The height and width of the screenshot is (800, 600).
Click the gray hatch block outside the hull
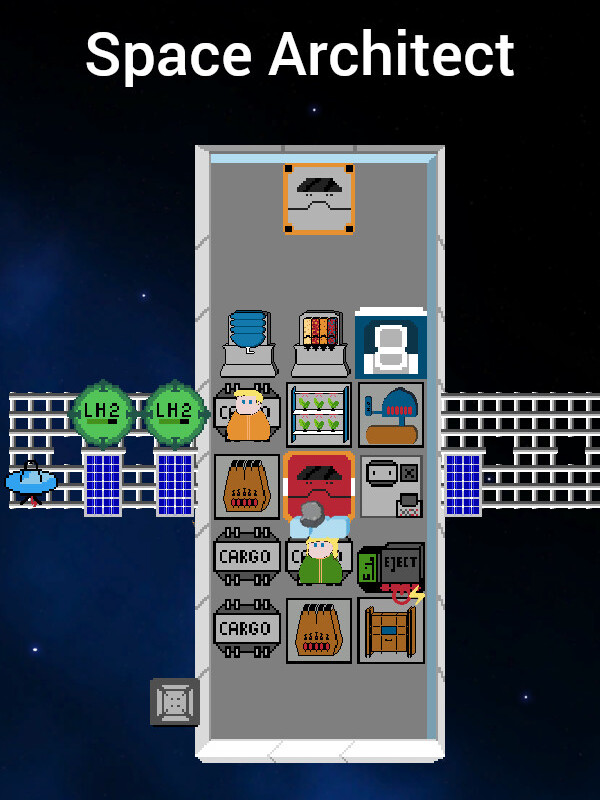click(175, 701)
